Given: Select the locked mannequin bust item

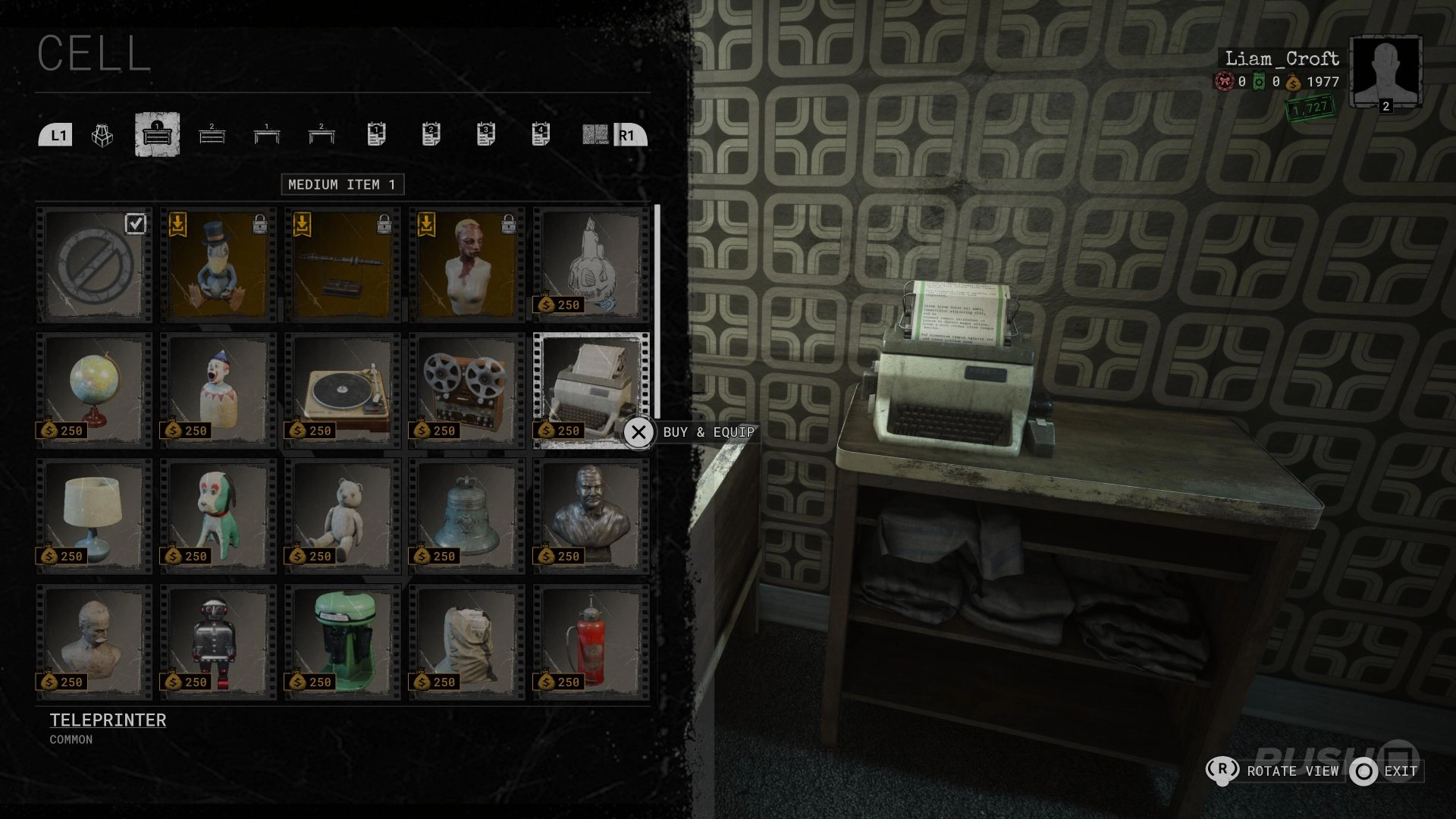Looking at the screenshot, I should (465, 263).
